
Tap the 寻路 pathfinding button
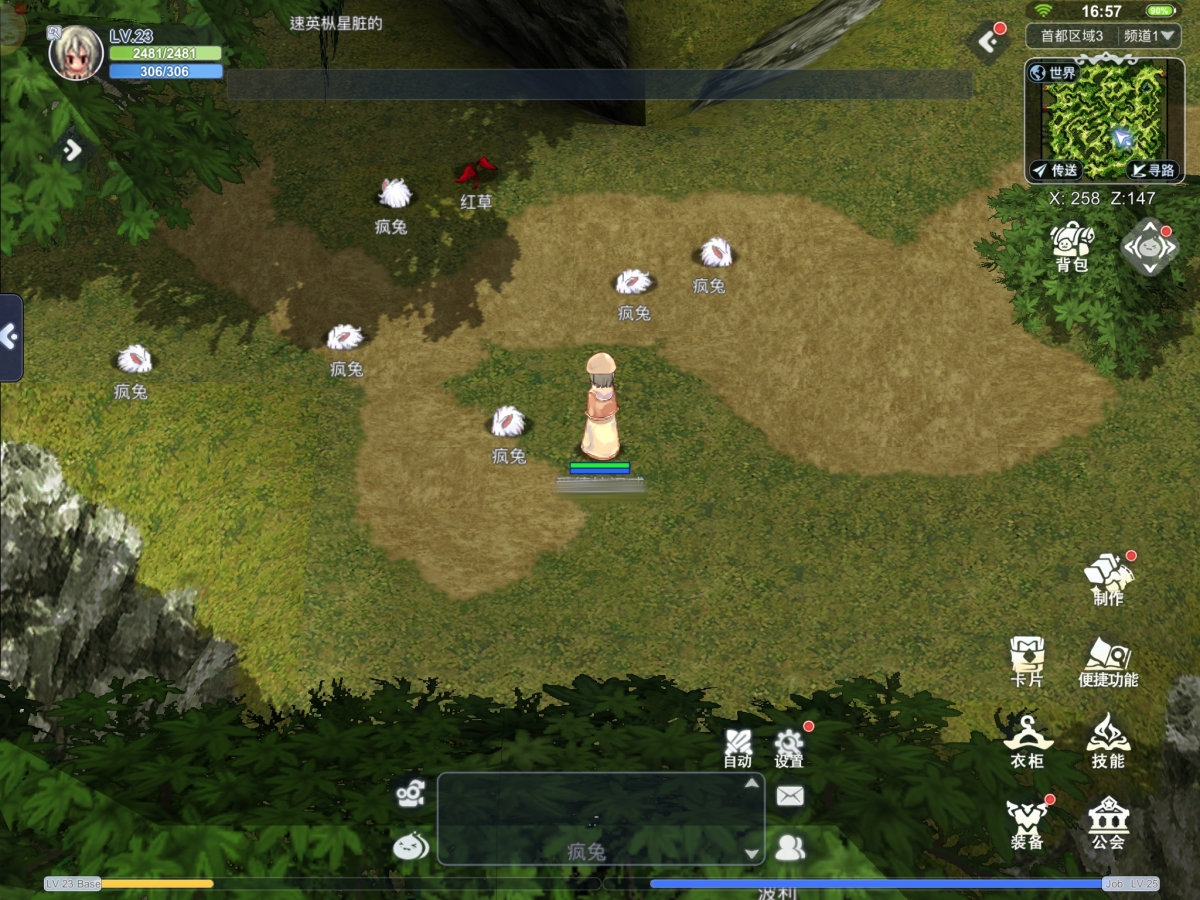tap(1152, 170)
